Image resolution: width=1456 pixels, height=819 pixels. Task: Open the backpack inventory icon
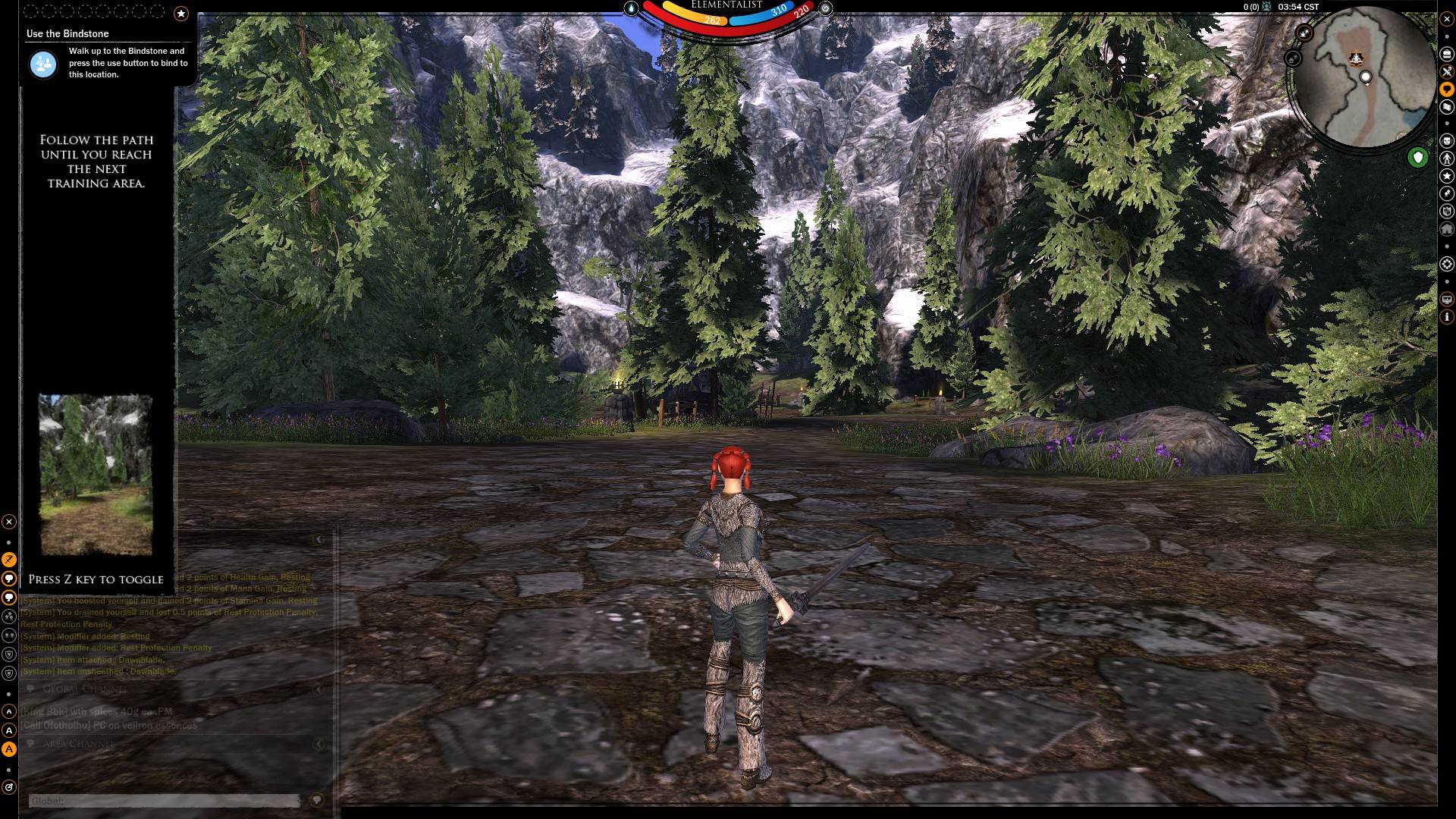pyautogui.click(x=1447, y=54)
